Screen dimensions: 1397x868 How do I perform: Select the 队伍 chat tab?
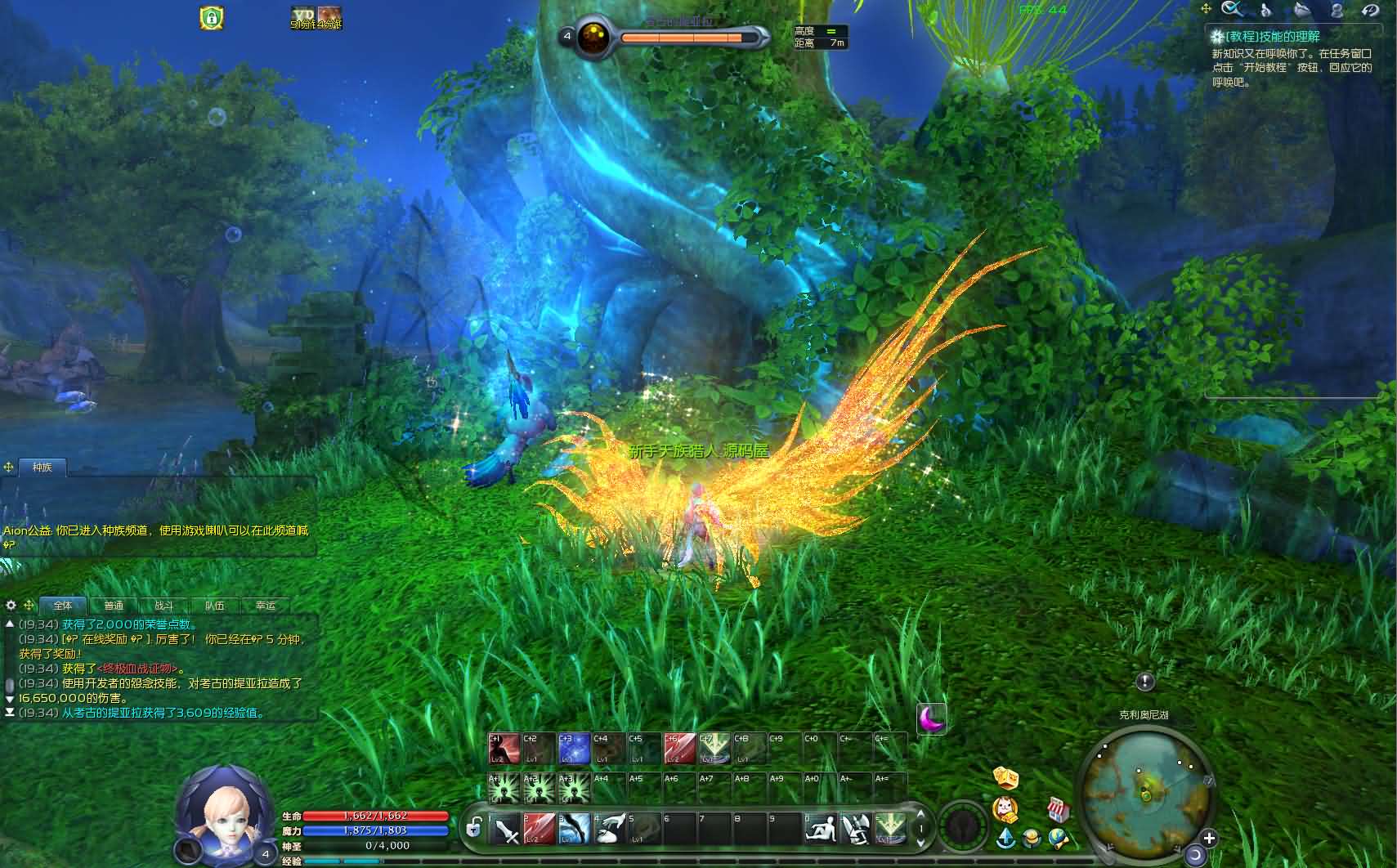(215, 606)
